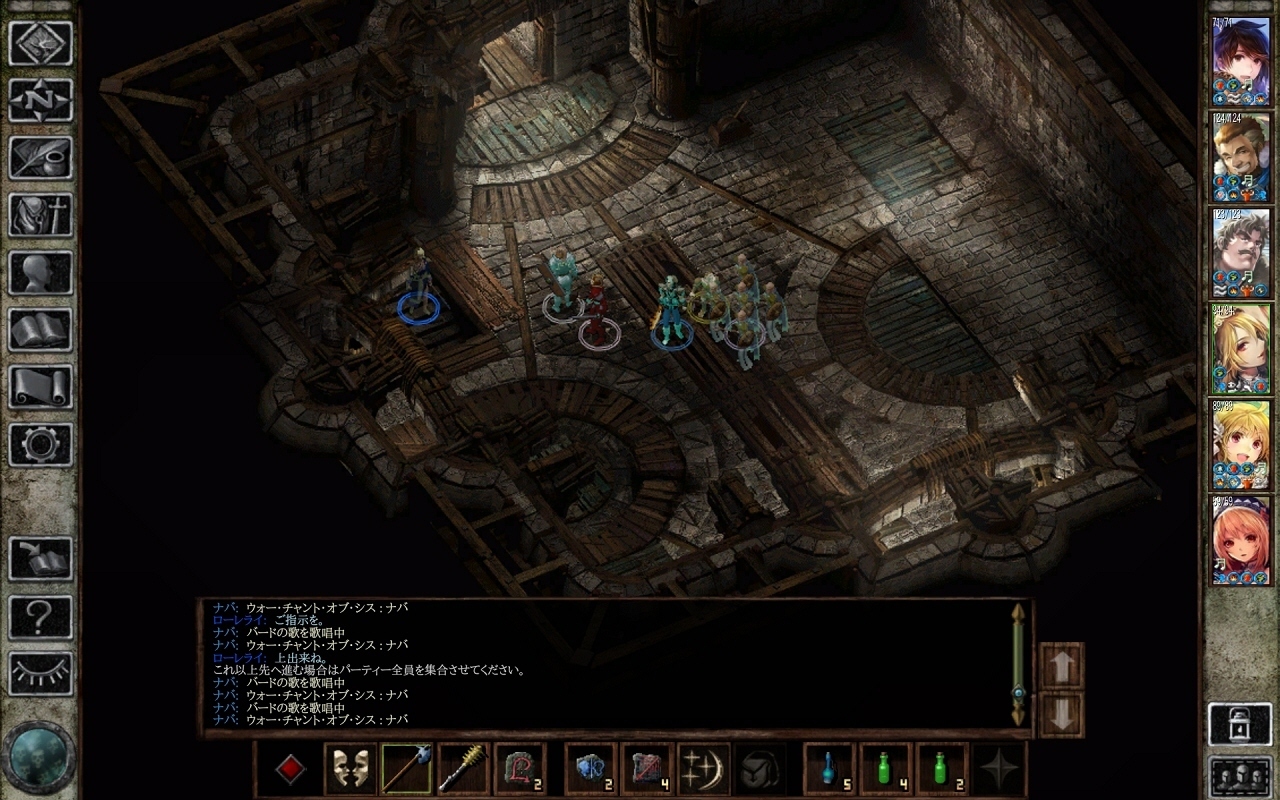This screenshot has height=800, width=1280.
Task: Open the inventory armor and sword button
Action: coord(40,214)
